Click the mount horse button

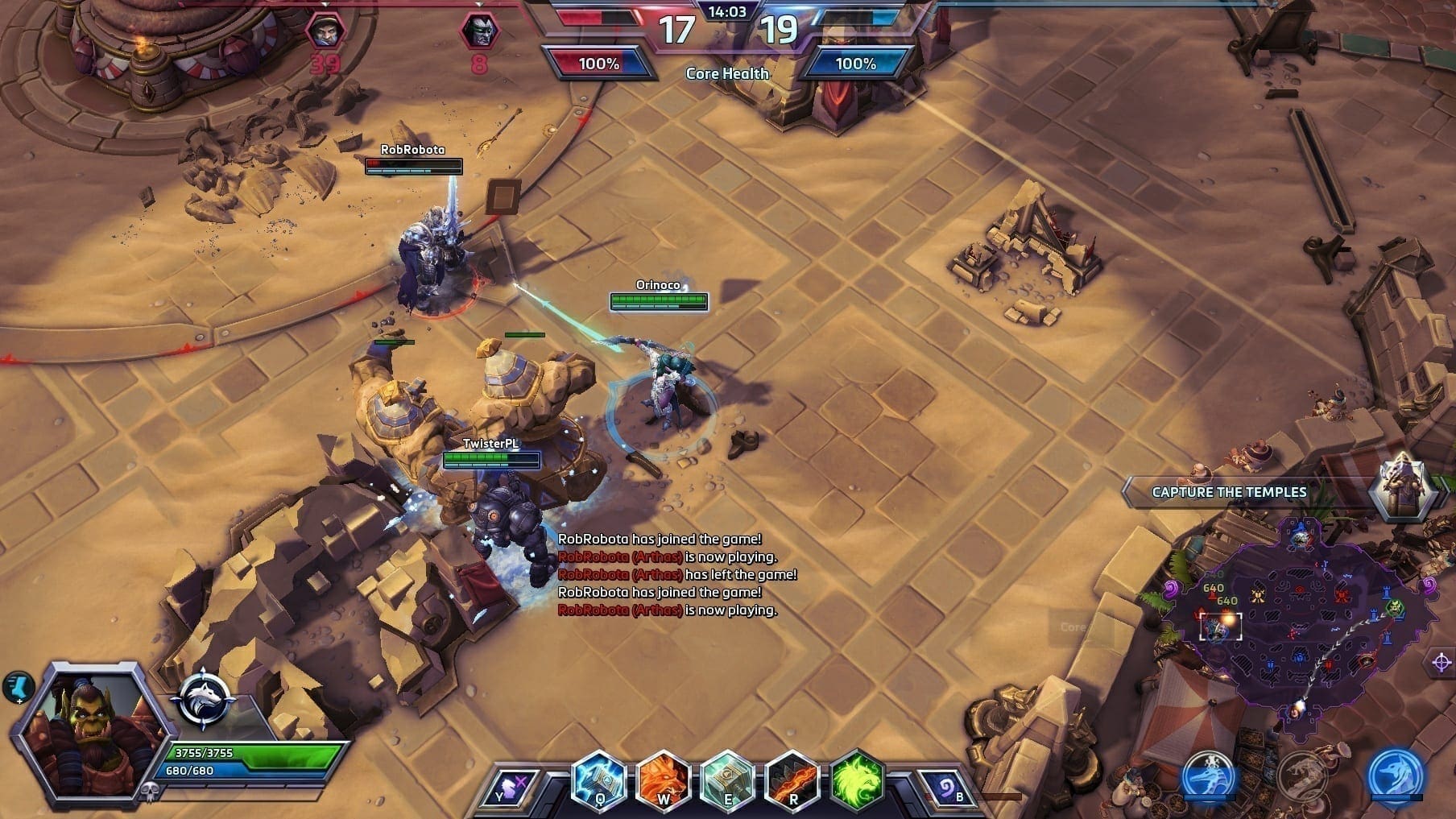[512, 787]
